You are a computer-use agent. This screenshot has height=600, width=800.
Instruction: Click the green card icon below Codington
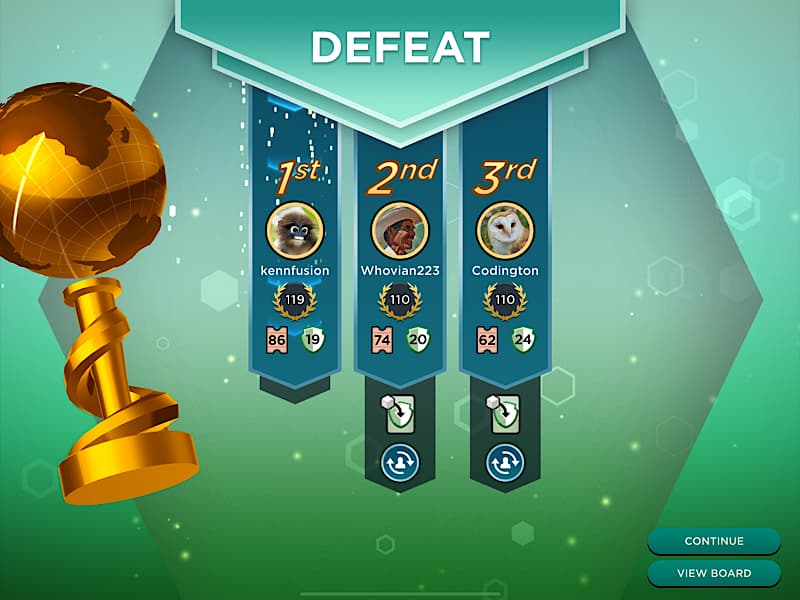(504, 413)
